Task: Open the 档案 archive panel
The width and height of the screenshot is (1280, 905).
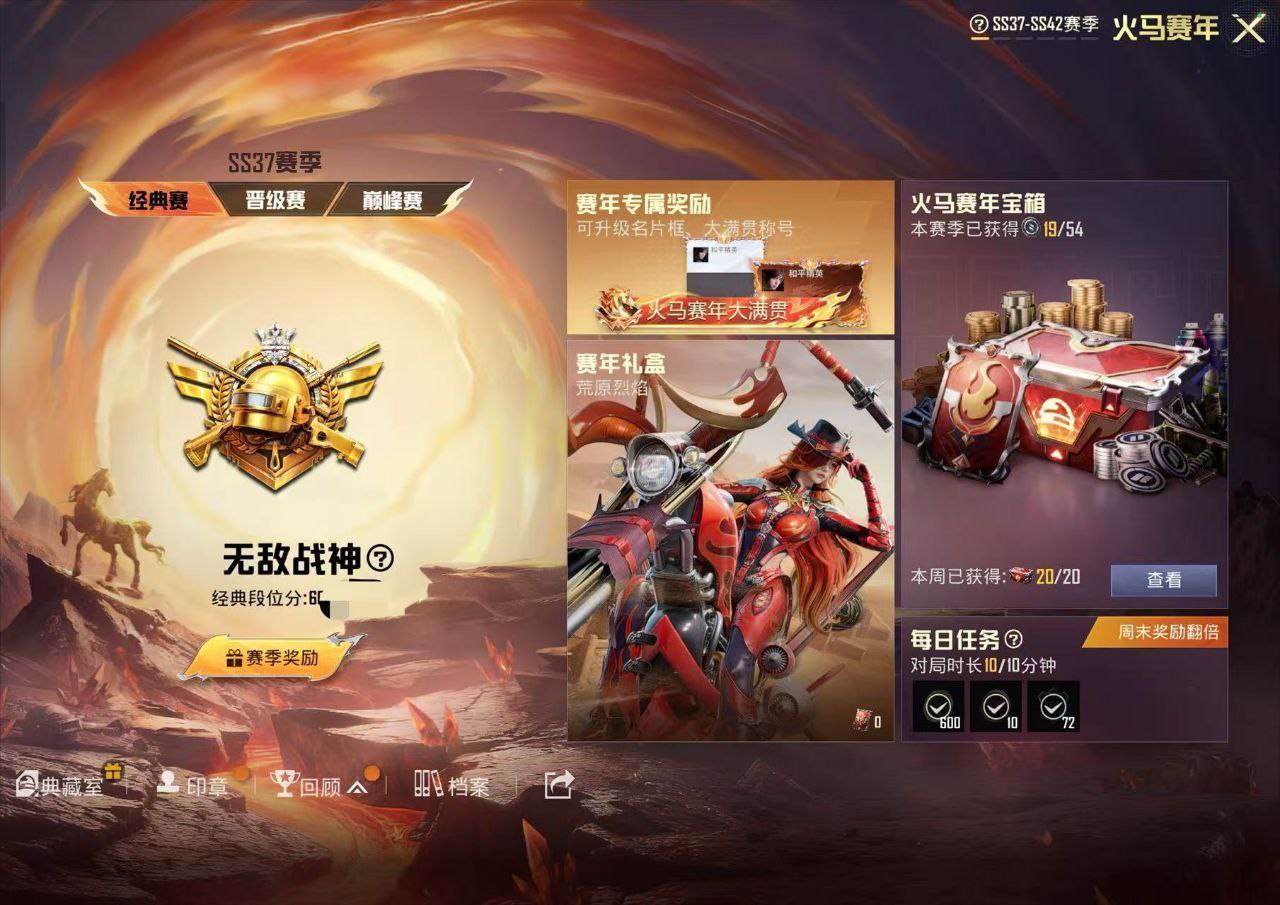Action: (452, 787)
